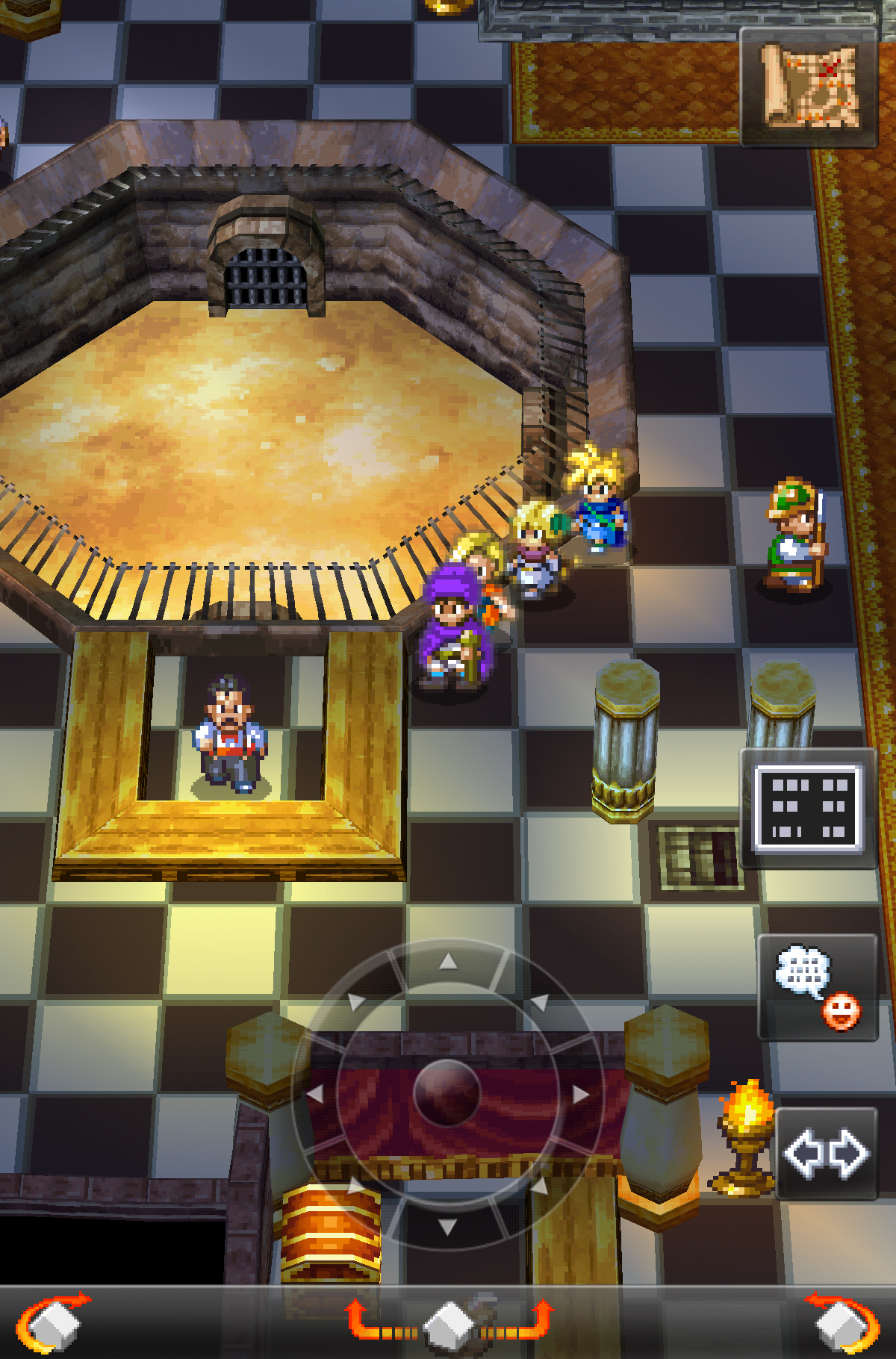Tap the upper-right diagonal arrow on the pad
Image resolution: width=896 pixels, height=1359 pixels.
point(539,1001)
